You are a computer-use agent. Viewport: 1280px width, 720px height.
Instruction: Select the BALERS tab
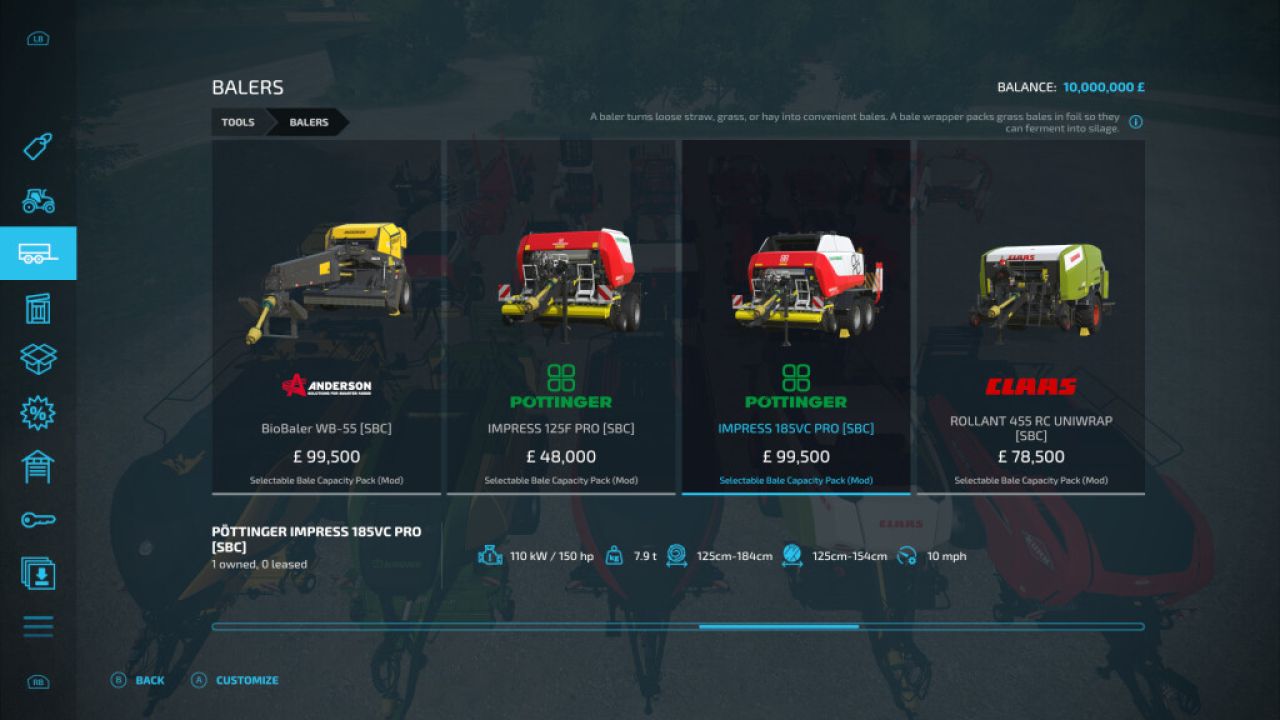[307, 123]
